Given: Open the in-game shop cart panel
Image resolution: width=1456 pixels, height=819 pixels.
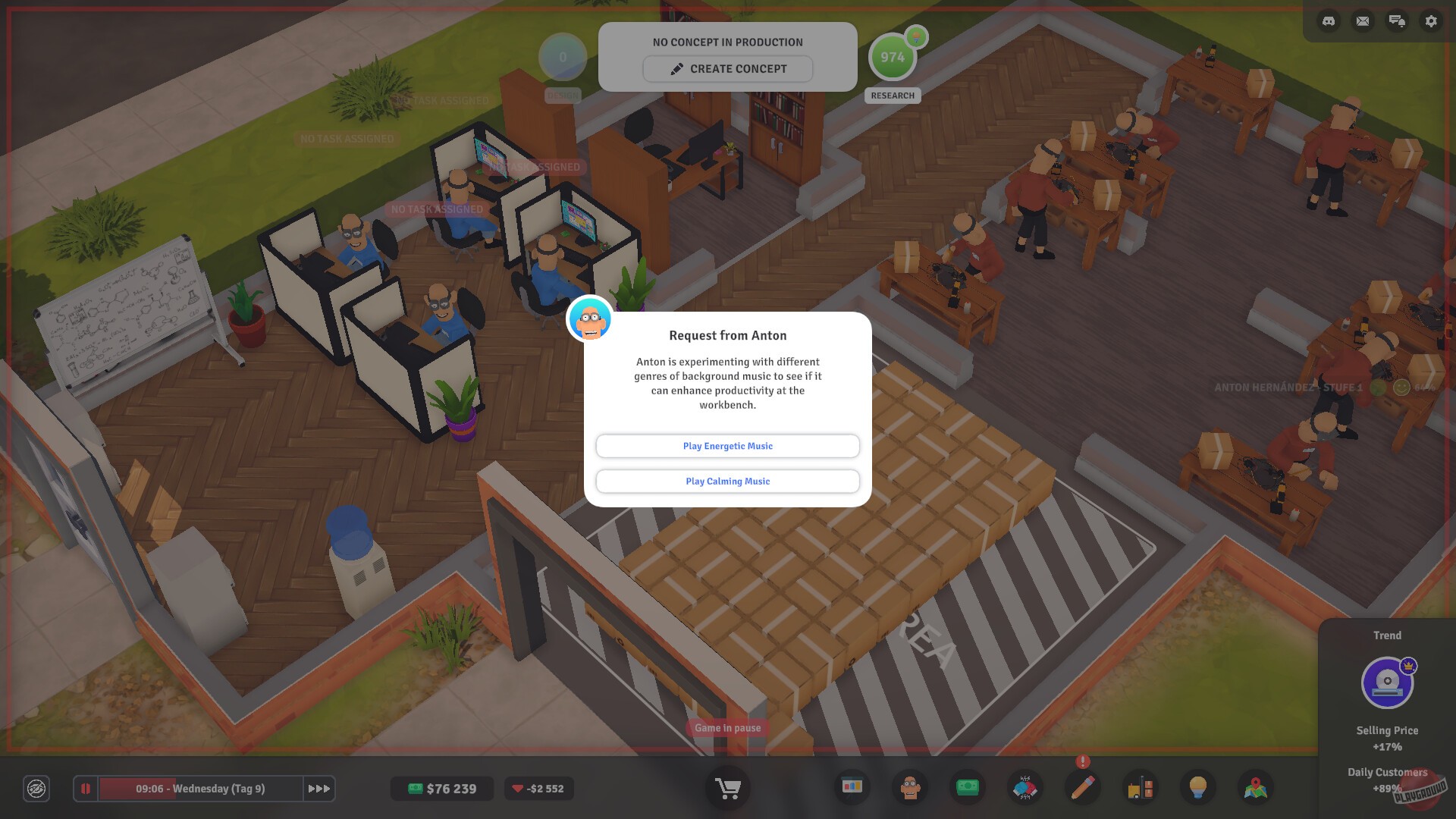Looking at the screenshot, I should click(726, 789).
